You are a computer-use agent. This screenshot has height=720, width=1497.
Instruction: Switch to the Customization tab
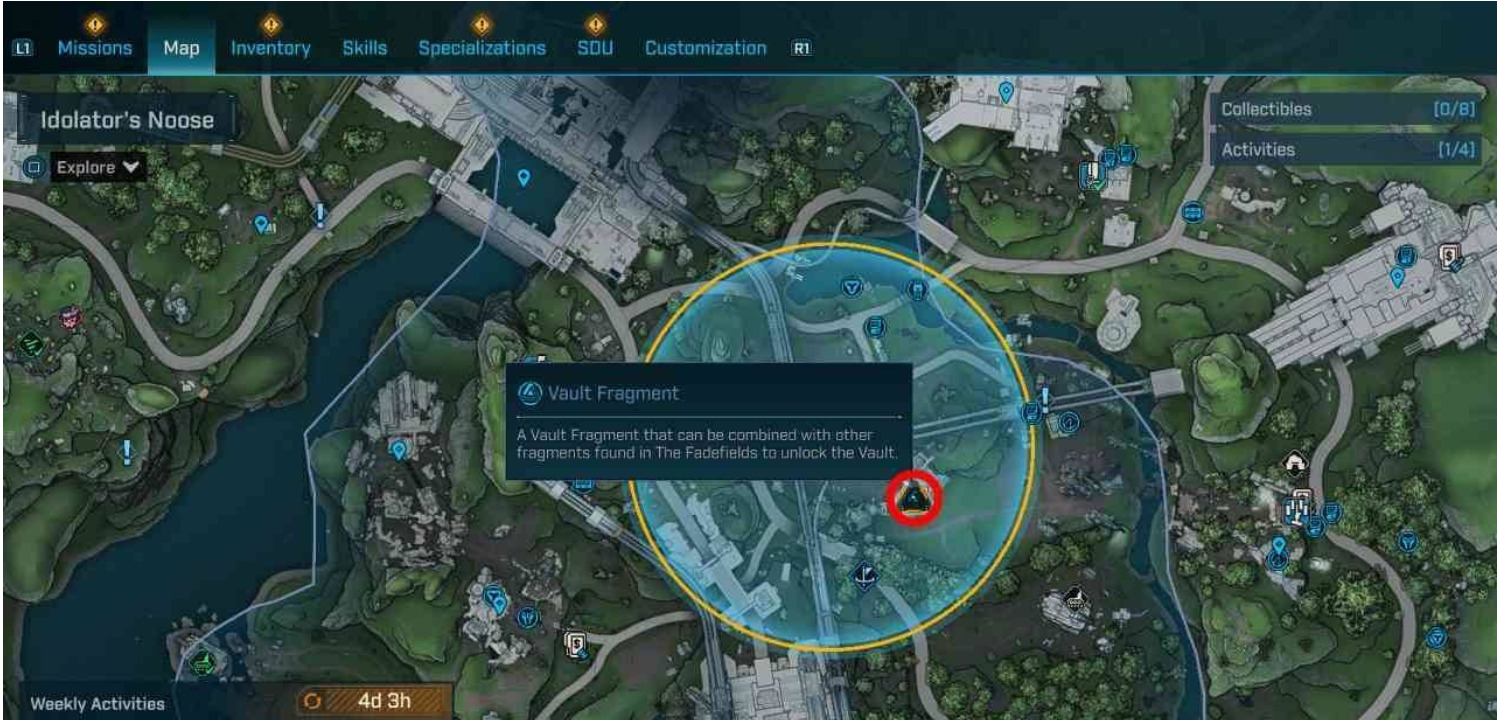coord(705,48)
